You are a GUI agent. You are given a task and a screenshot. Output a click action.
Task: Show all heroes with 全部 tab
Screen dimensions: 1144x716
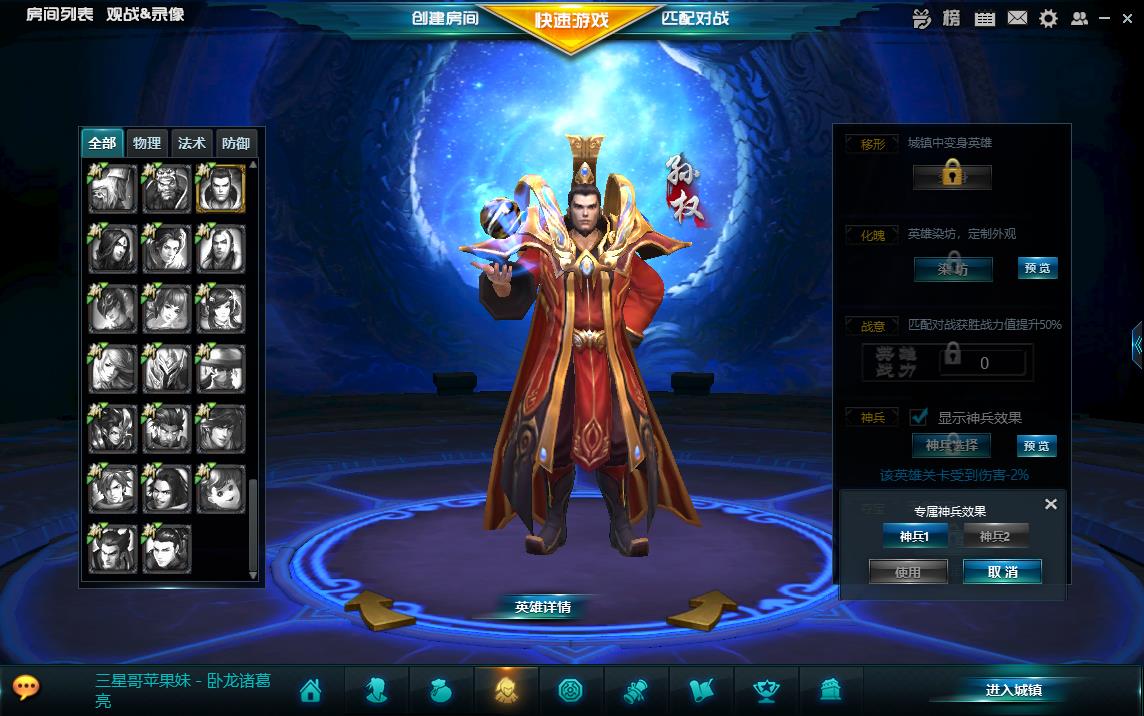pyautogui.click(x=102, y=143)
